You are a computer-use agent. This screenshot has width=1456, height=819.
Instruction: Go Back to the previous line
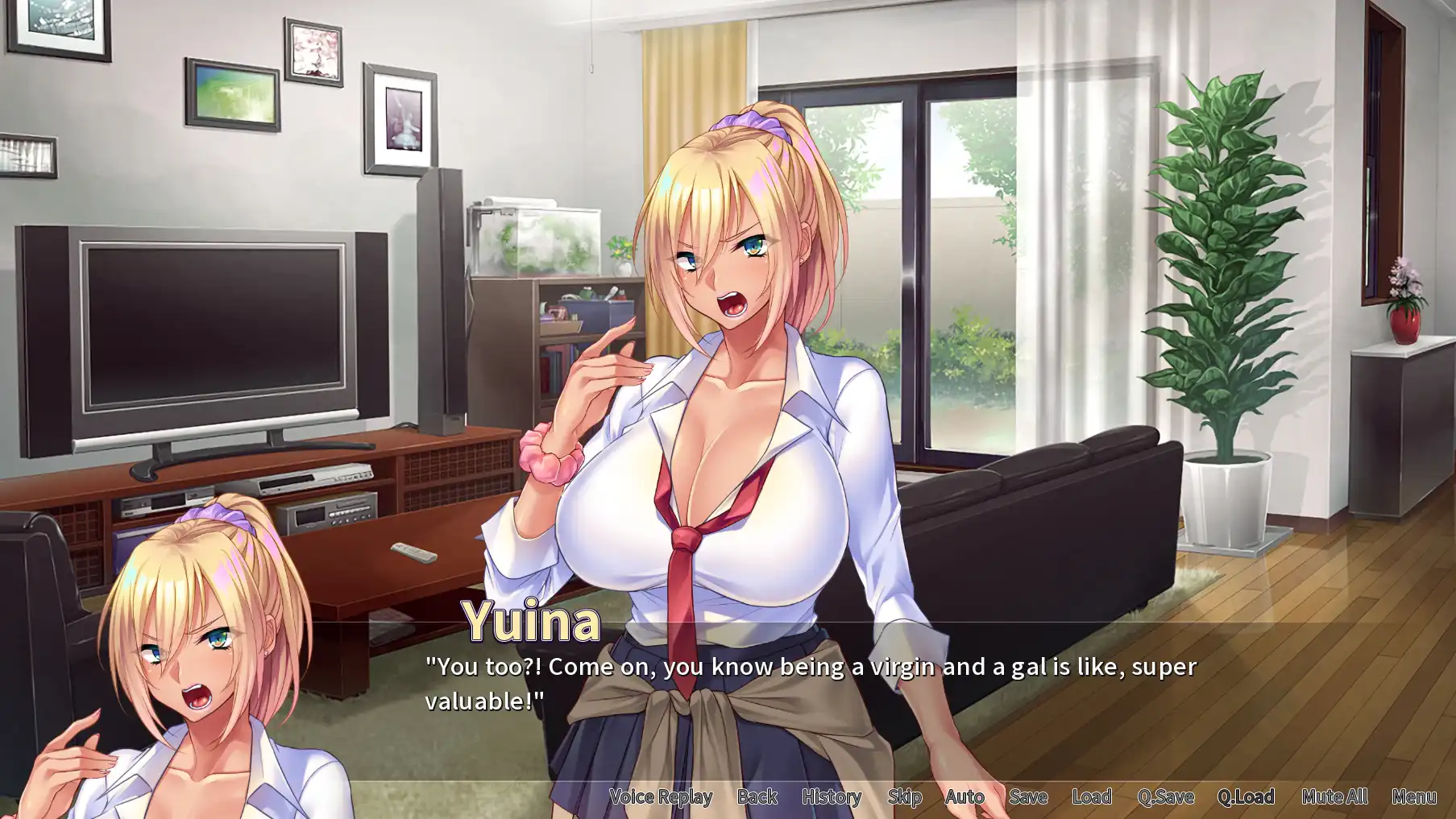coord(757,796)
